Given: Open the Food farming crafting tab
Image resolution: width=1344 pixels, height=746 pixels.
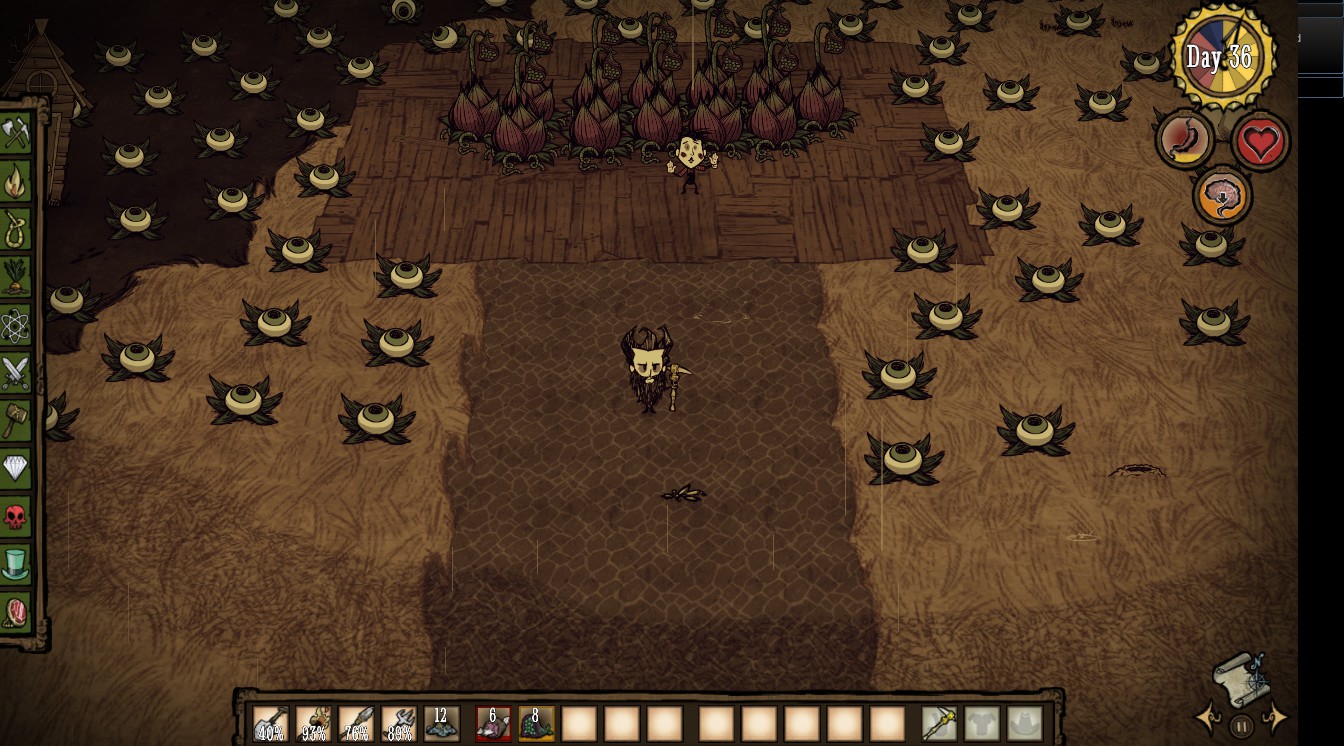Looking at the screenshot, I should click(16, 277).
